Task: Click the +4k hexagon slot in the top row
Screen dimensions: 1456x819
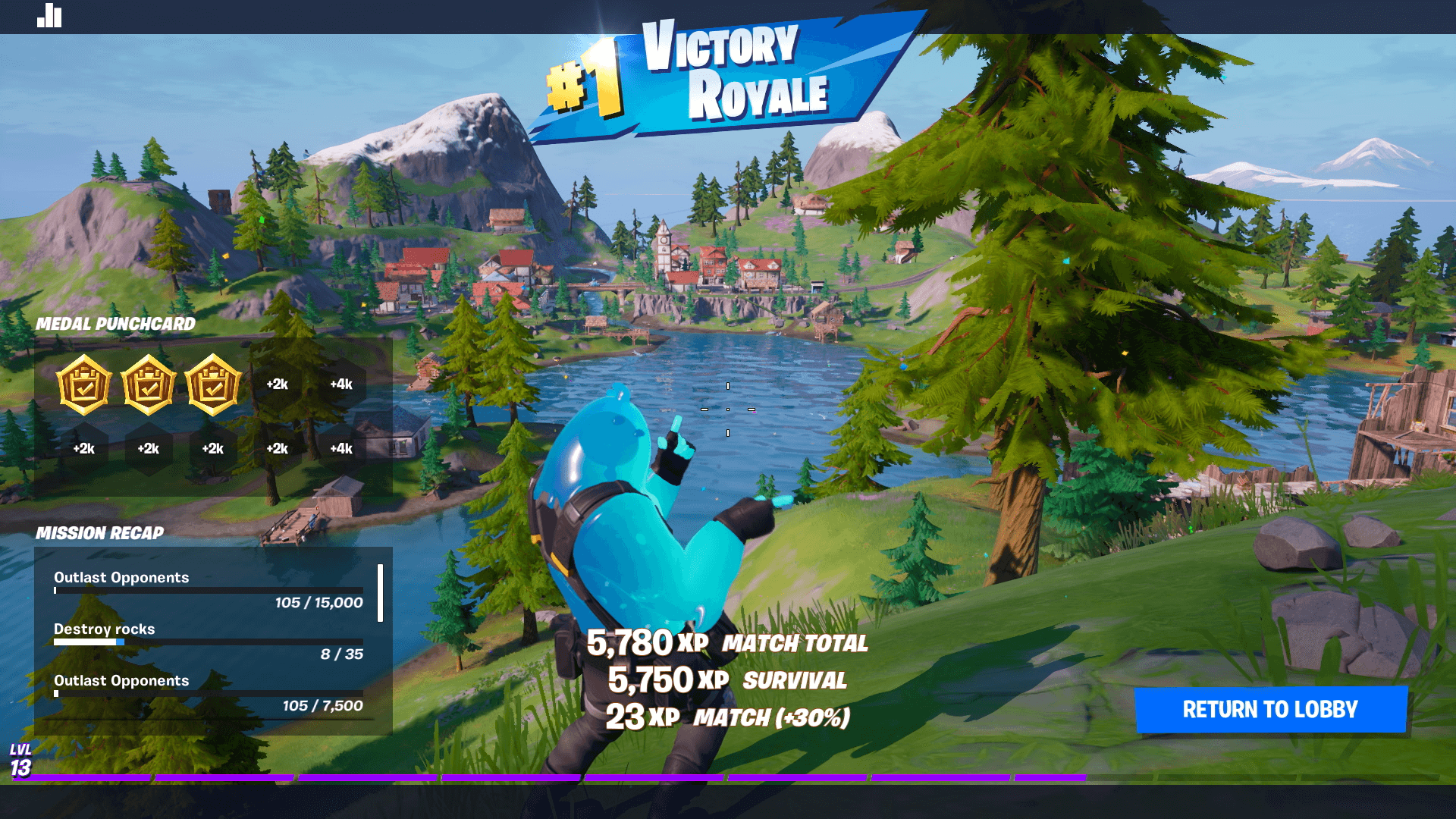Action: 340,385
